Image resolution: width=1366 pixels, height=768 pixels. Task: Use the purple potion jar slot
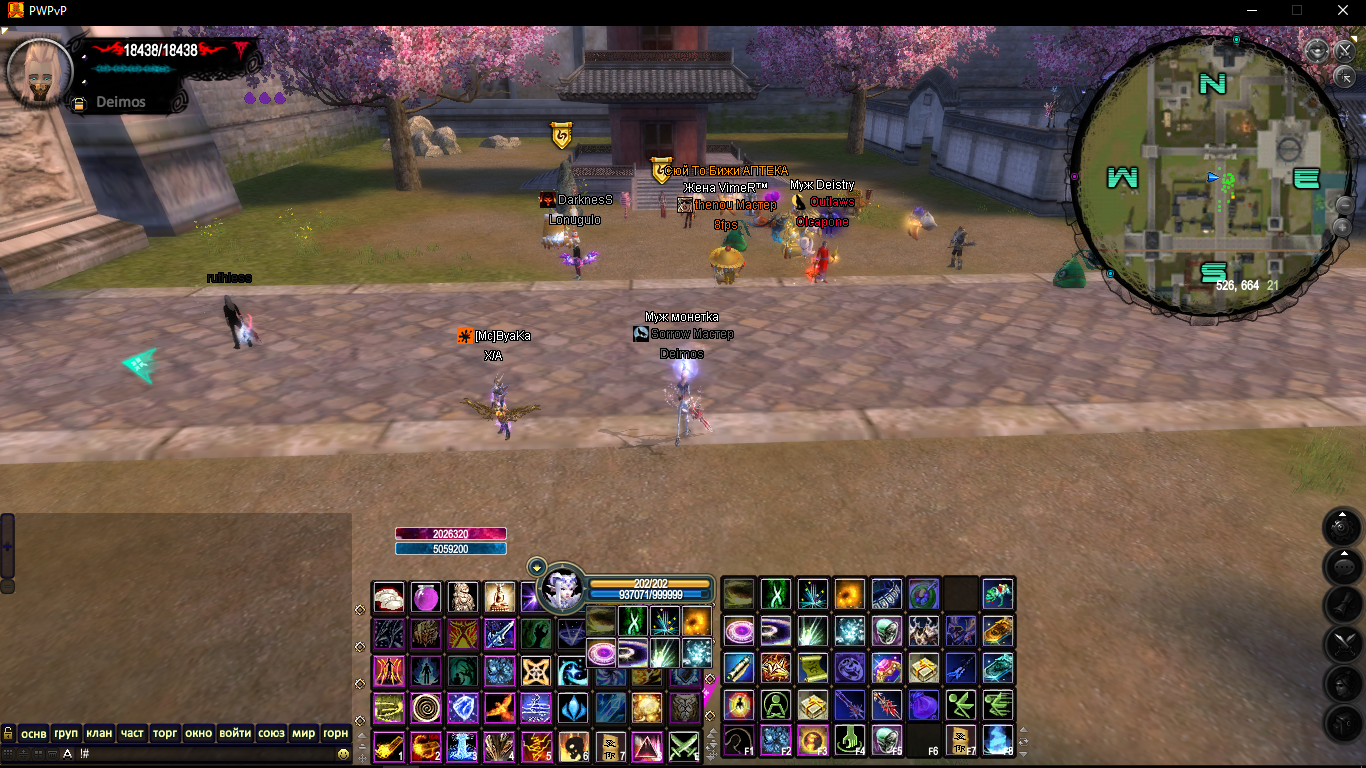[x=425, y=597]
